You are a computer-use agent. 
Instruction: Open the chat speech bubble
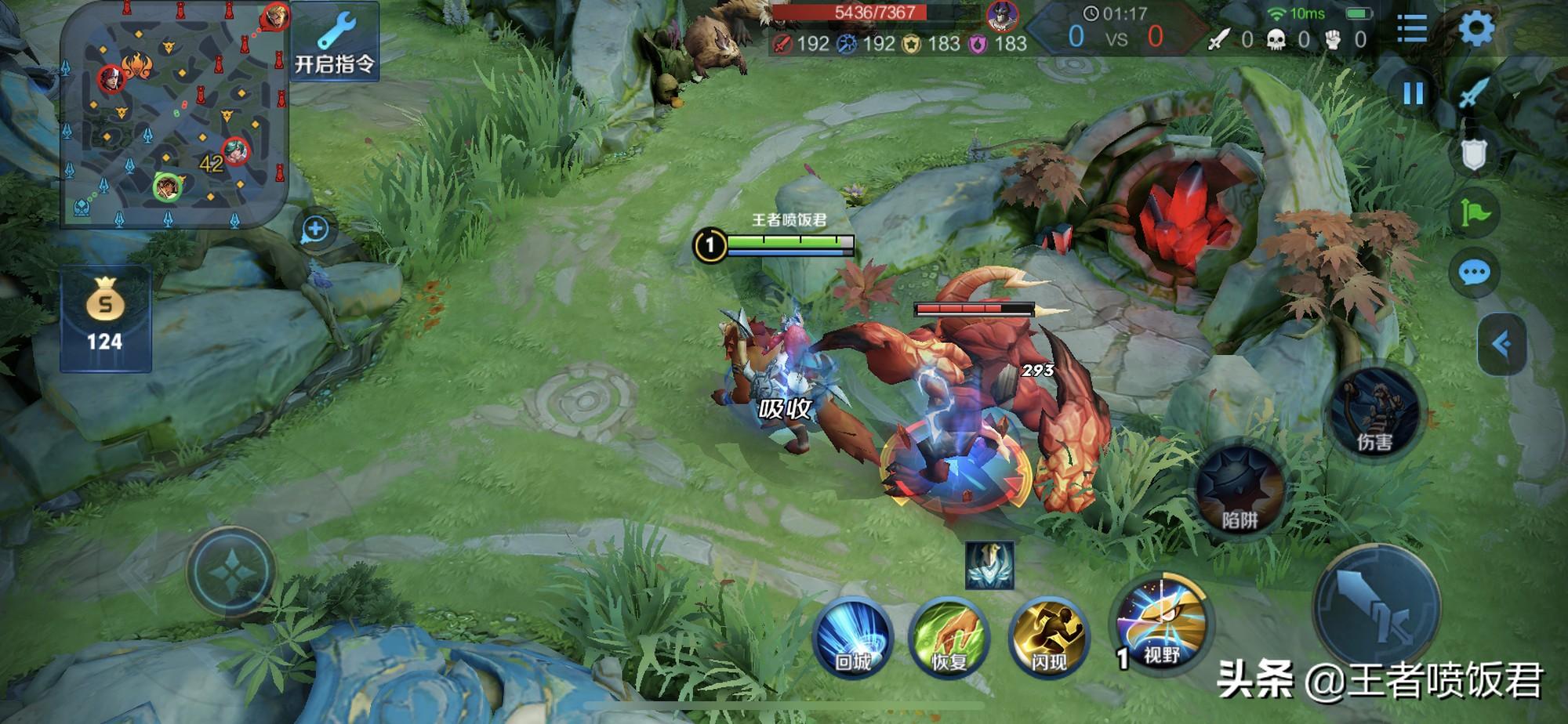1474,273
